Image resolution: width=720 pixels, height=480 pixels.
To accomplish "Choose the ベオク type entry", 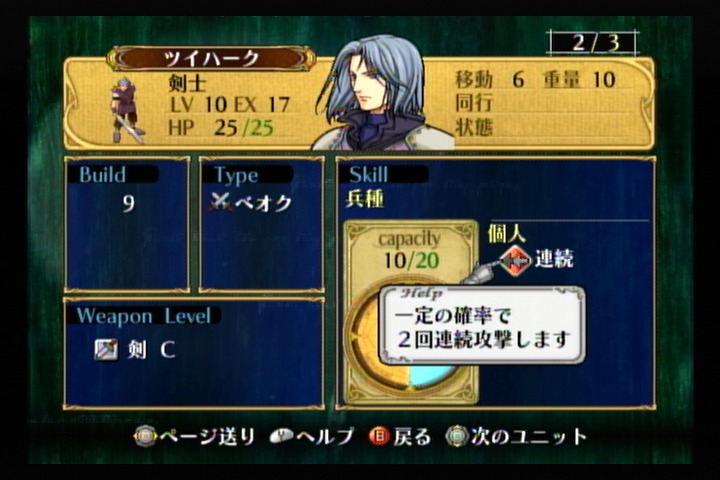I will (x=252, y=202).
